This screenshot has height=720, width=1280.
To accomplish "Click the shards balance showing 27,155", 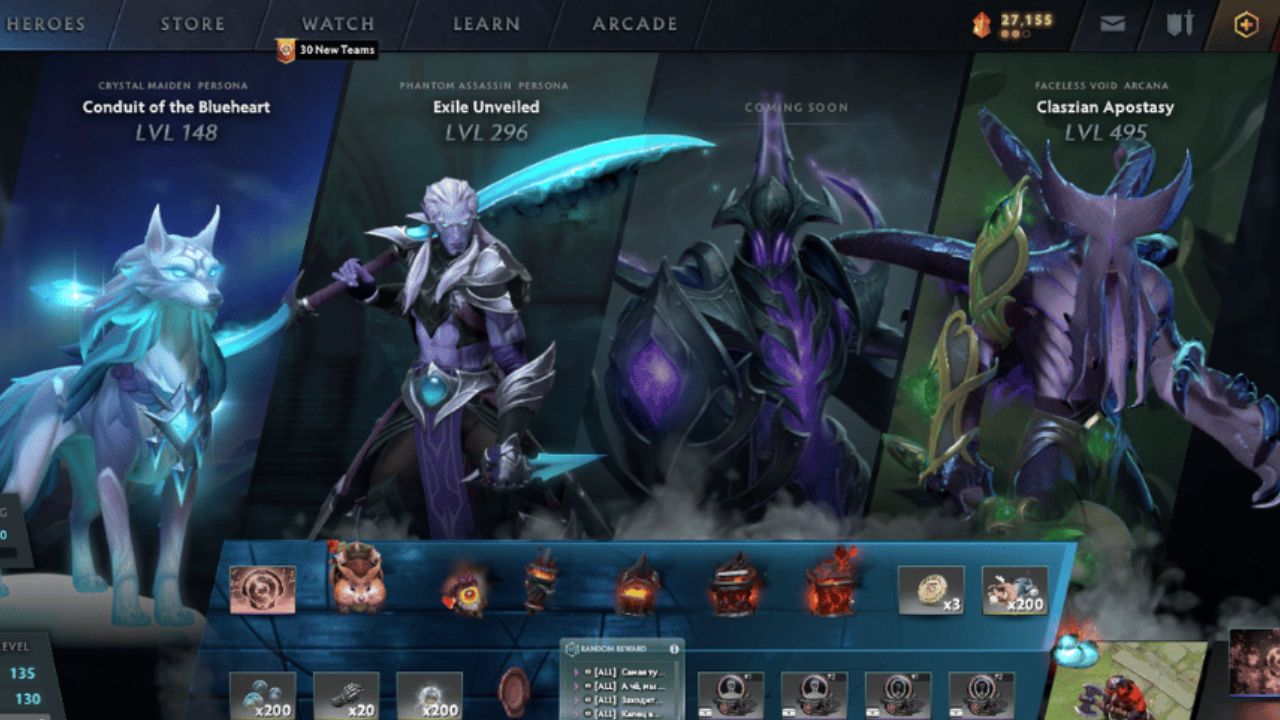I will click(x=1014, y=22).
